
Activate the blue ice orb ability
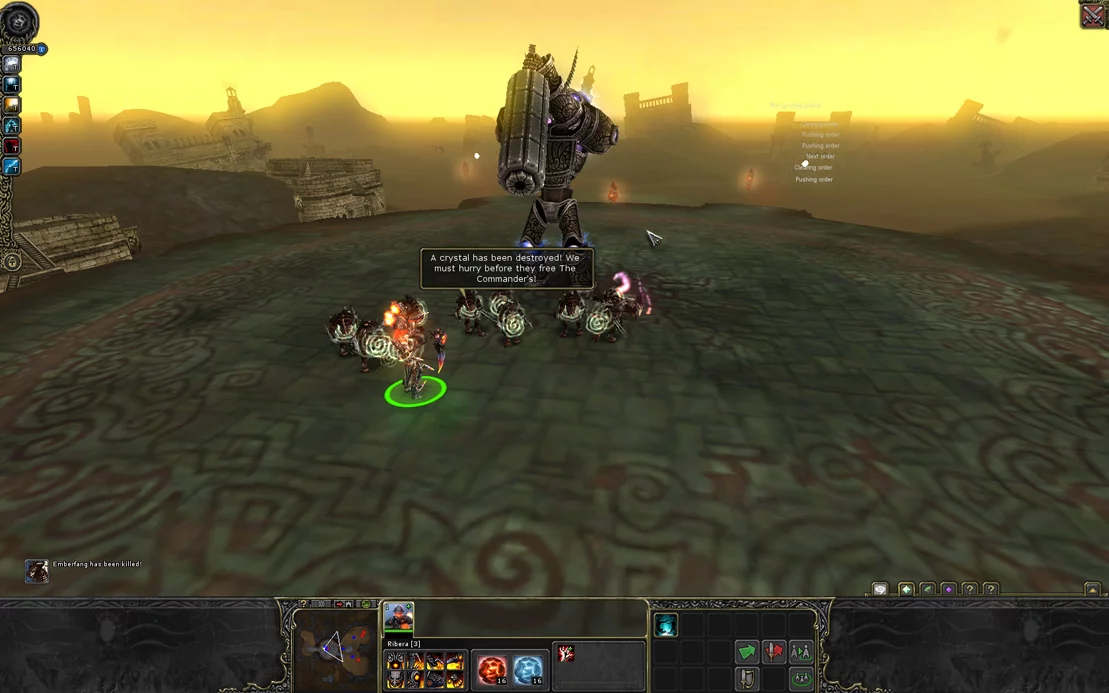(528, 670)
